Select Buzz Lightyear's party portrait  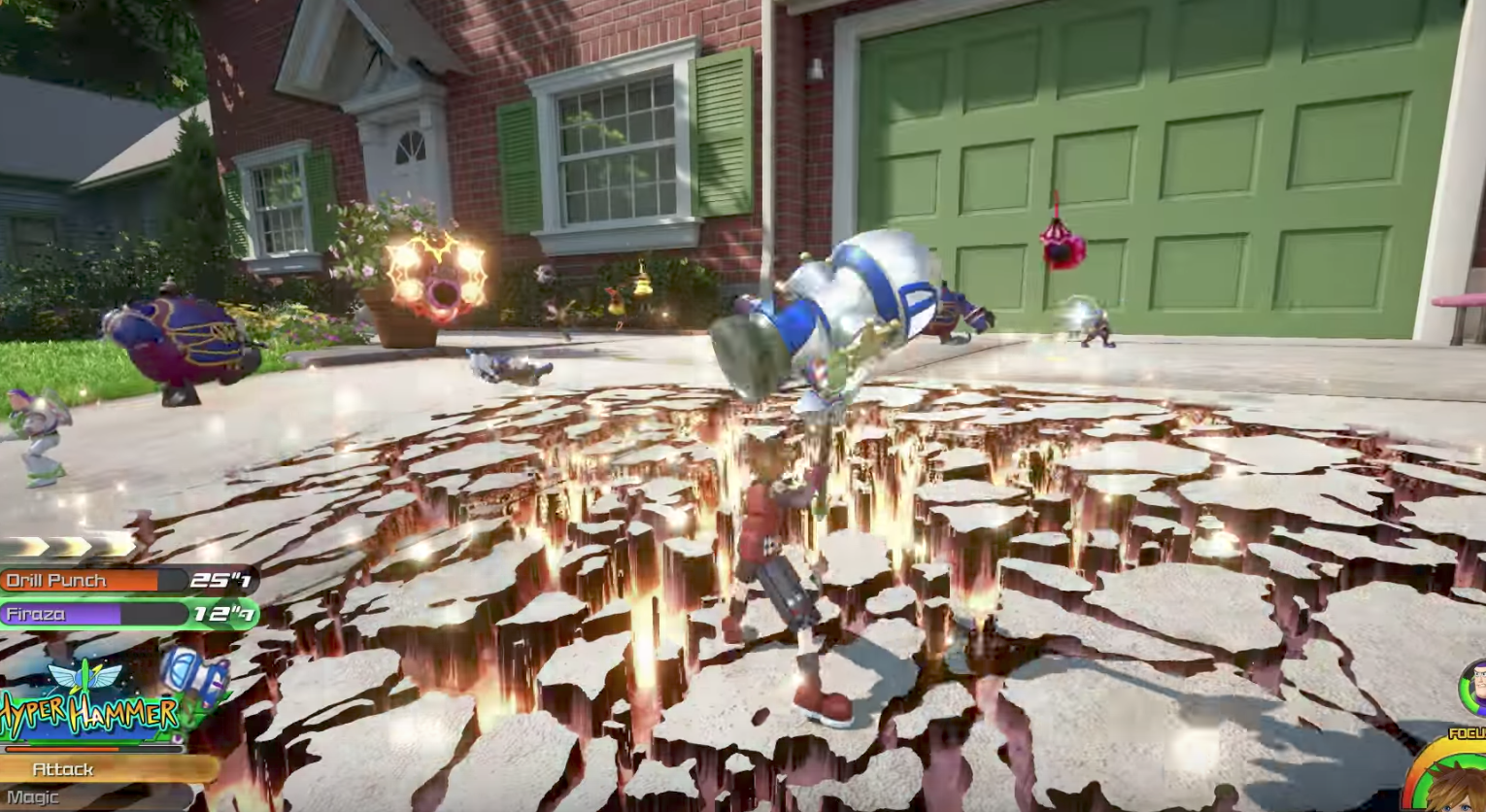(1474, 687)
